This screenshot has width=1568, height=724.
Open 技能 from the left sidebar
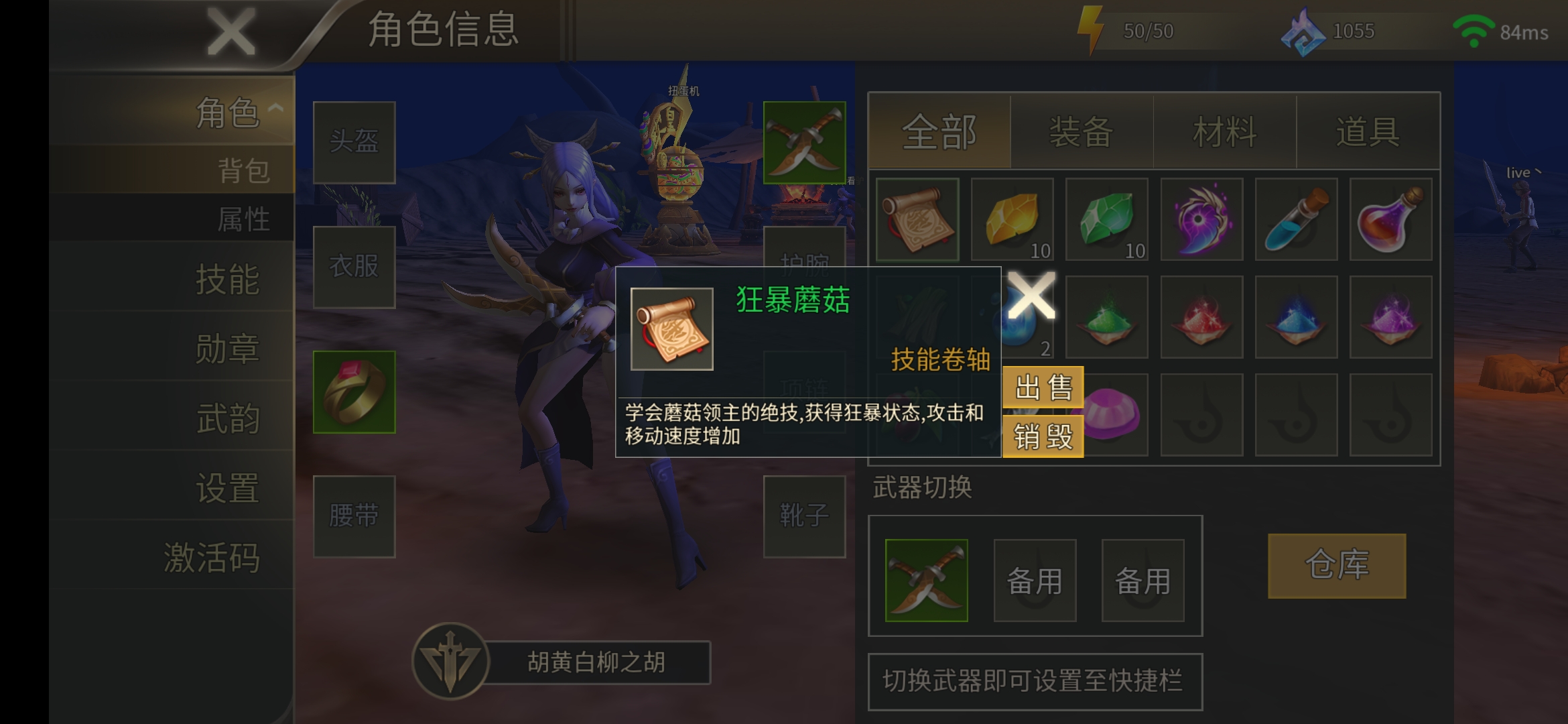[x=228, y=282]
